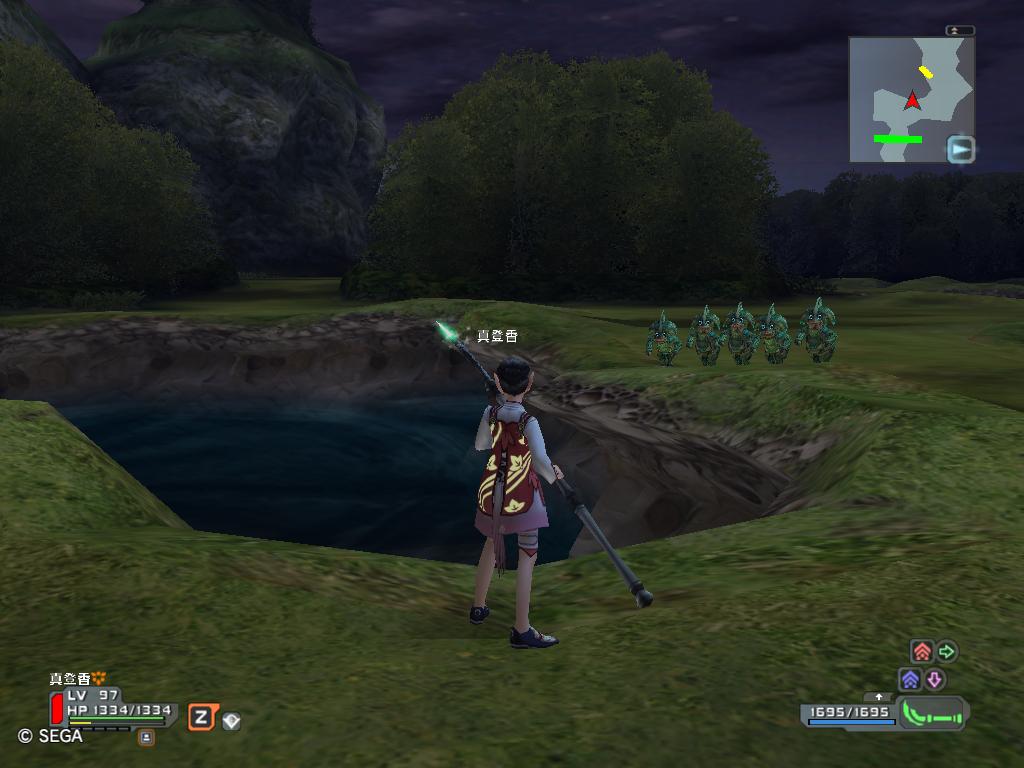Click the minimap in the corner

(x=911, y=100)
